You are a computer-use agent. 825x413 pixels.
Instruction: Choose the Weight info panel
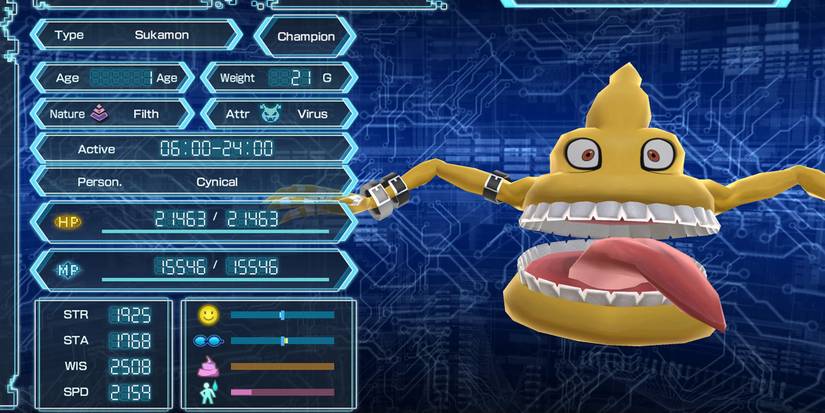click(279, 78)
